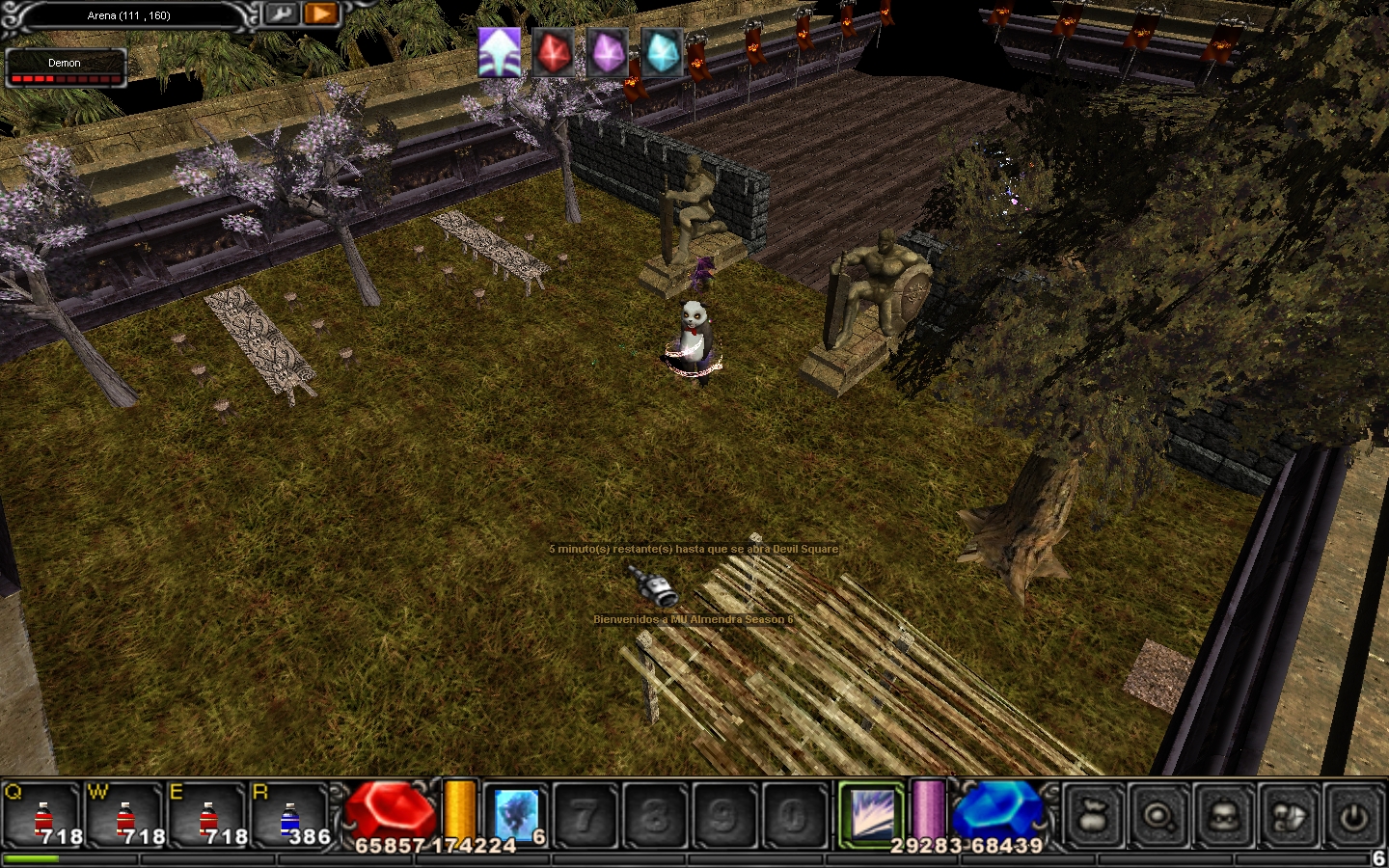Click the purple crystal buff icon
The height and width of the screenshot is (868, 1389).
[608, 51]
